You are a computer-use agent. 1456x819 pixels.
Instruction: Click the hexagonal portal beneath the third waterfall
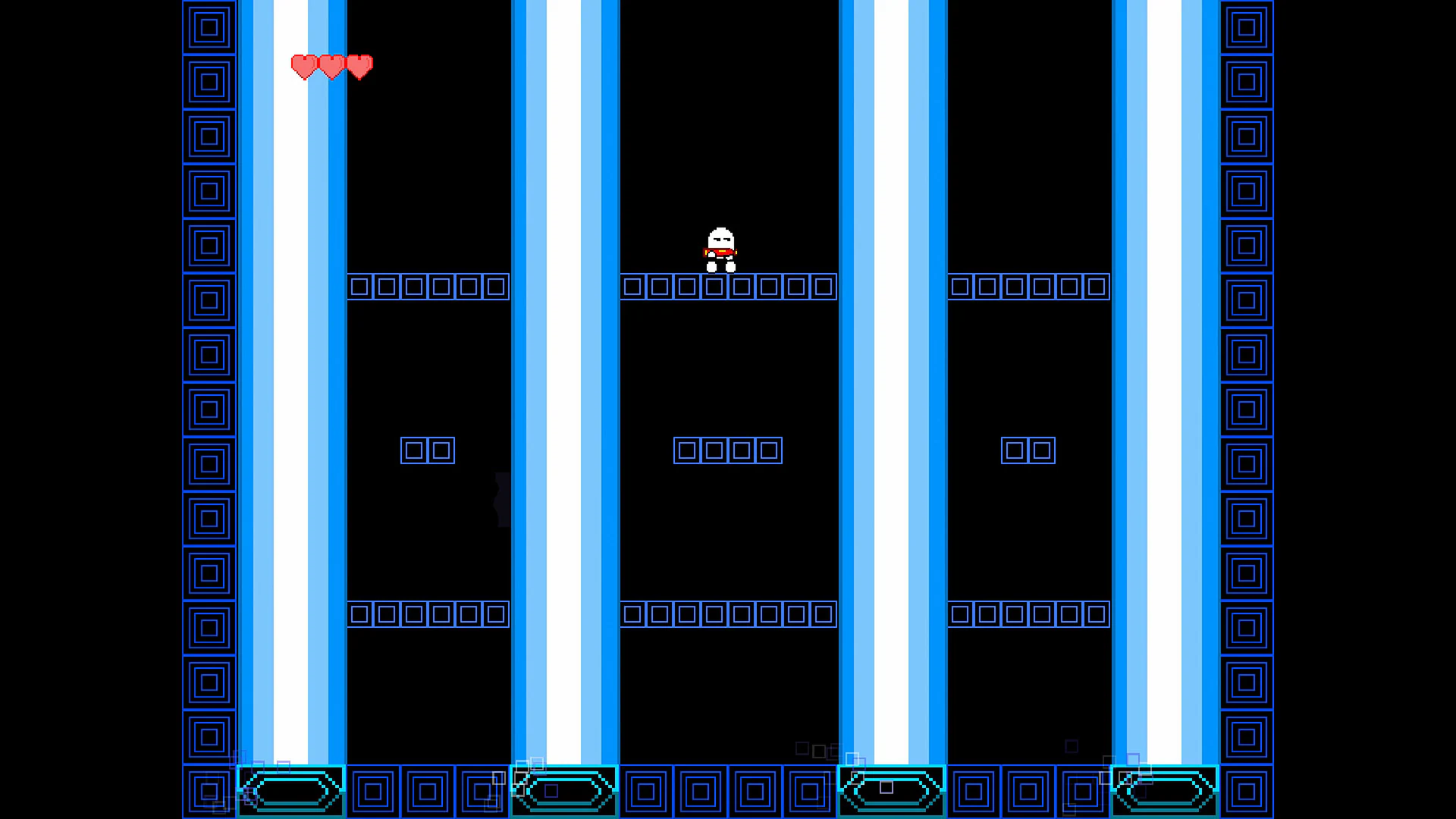(891, 790)
